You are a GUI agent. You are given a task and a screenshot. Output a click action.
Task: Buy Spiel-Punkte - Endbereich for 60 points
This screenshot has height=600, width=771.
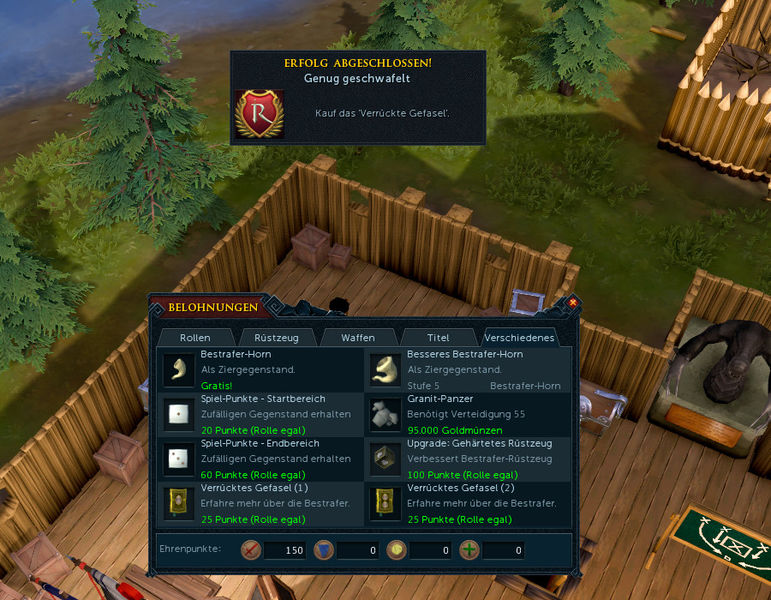263,458
